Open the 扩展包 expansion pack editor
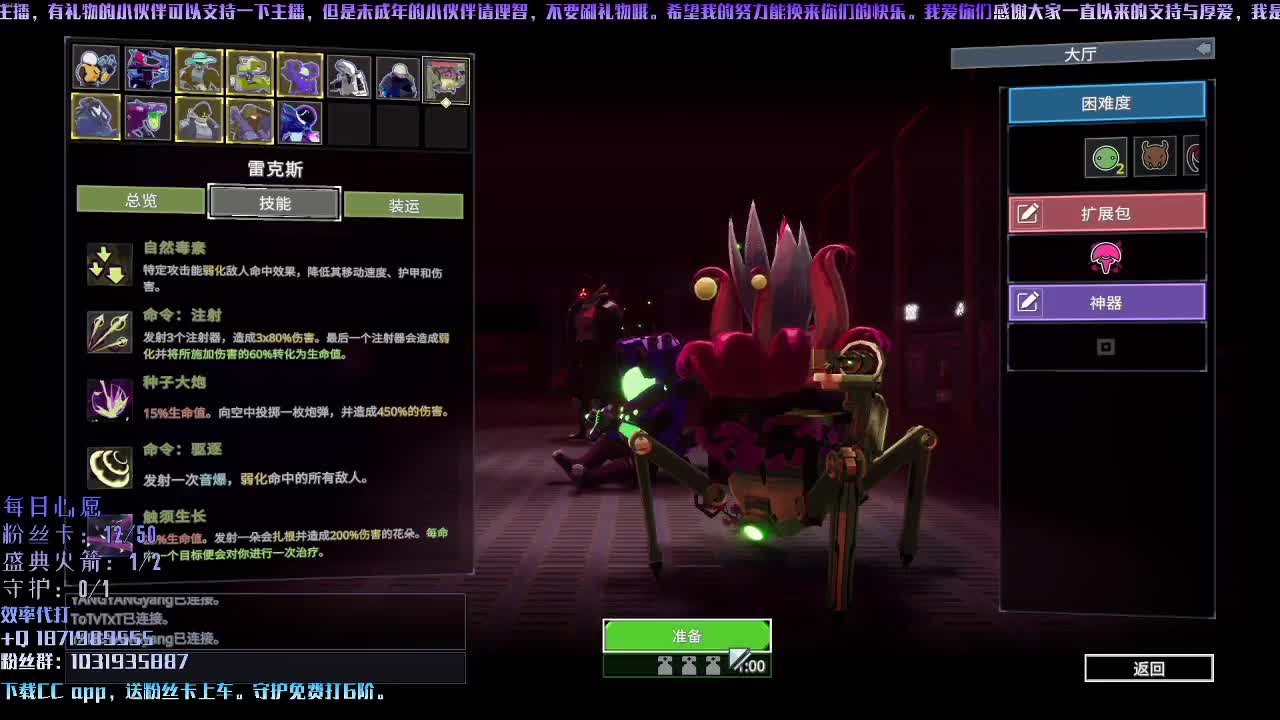The height and width of the screenshot is (720, 1280). pos(1107,211)
